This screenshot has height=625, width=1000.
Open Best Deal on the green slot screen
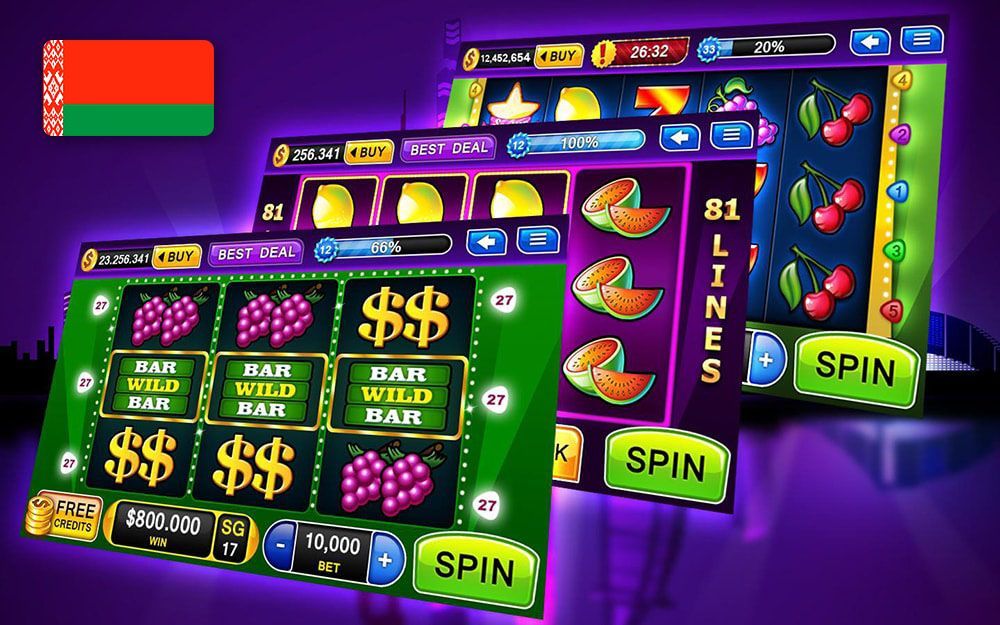256,251
